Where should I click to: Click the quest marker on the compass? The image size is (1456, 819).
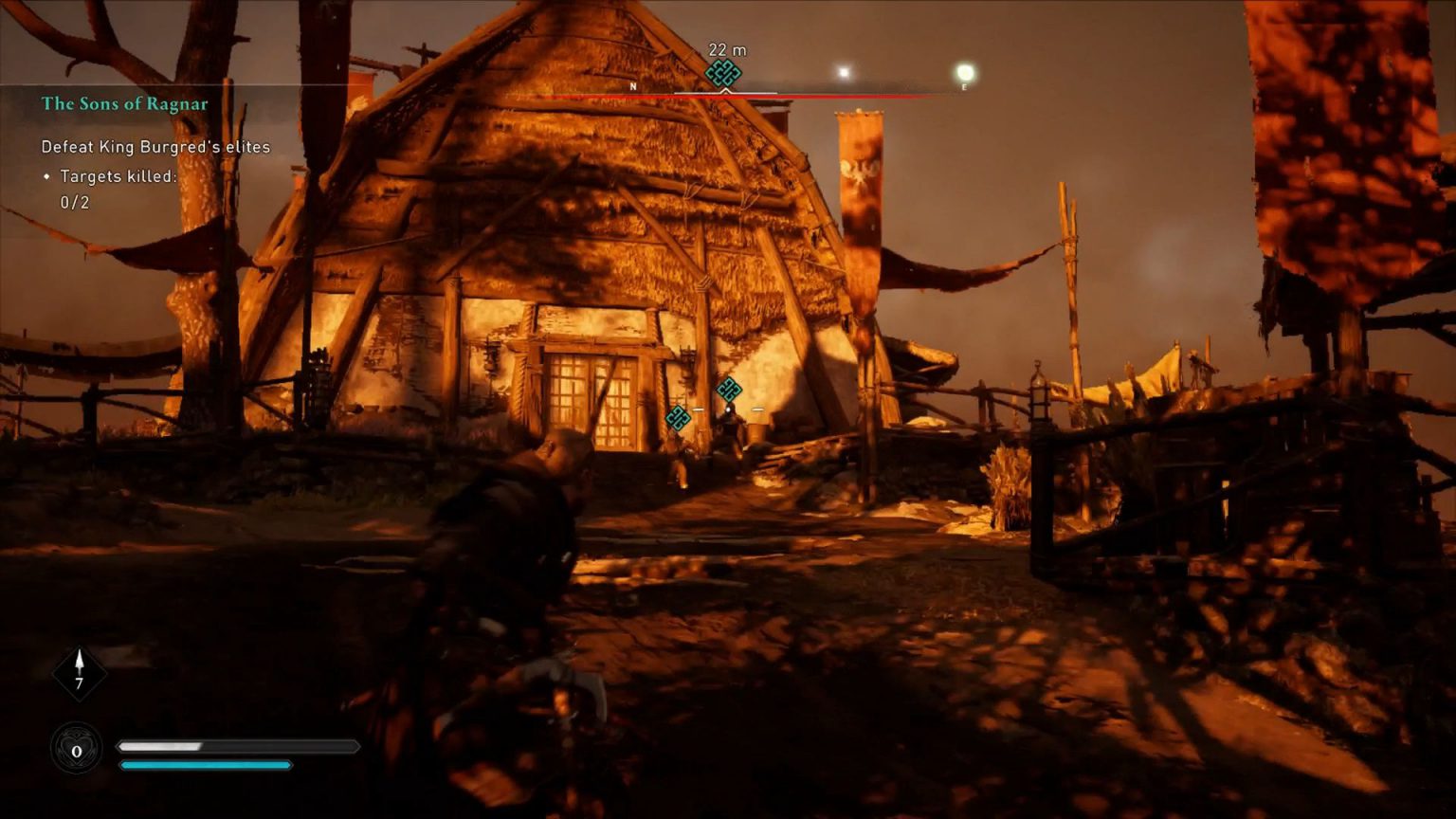724,73
